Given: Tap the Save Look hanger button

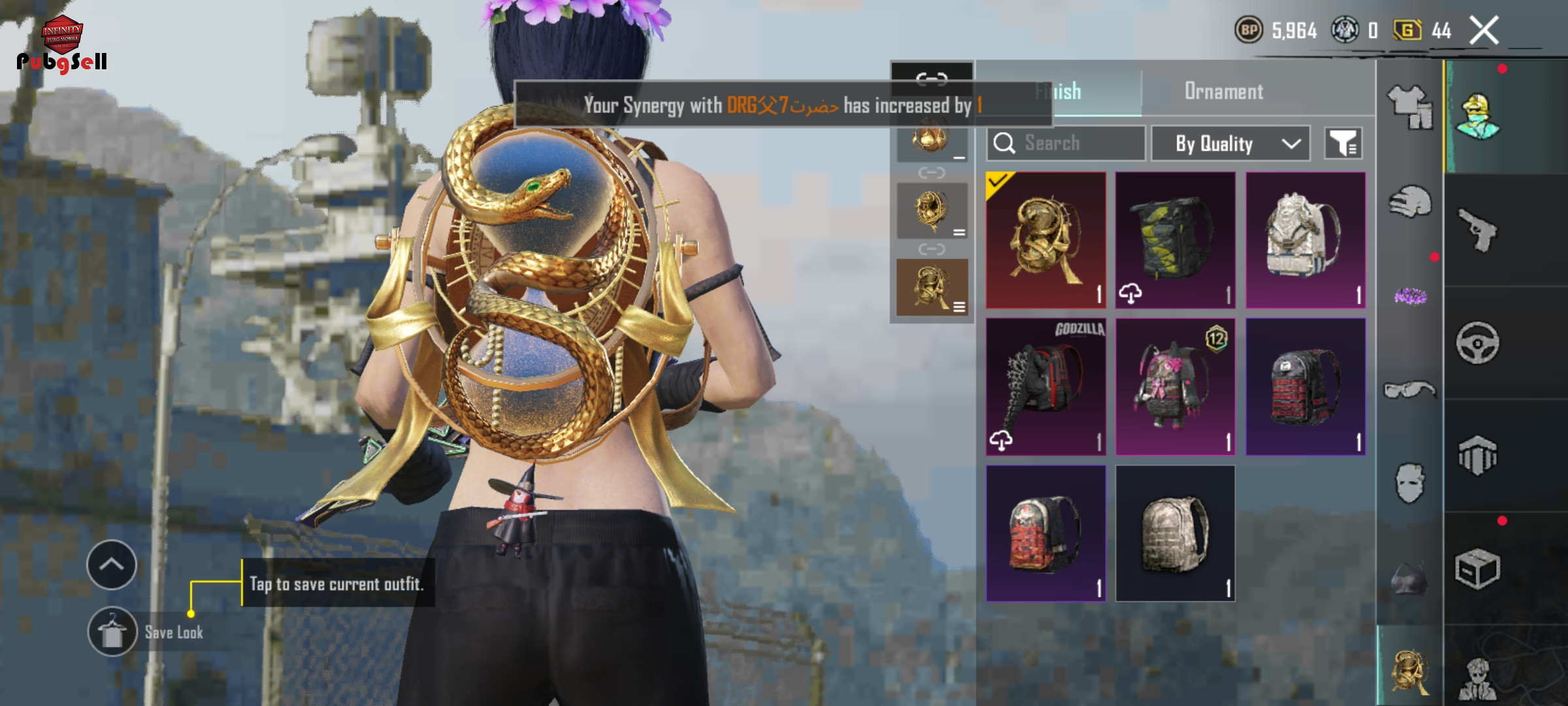Looking at the screenshot, I should tap(112, 632).
